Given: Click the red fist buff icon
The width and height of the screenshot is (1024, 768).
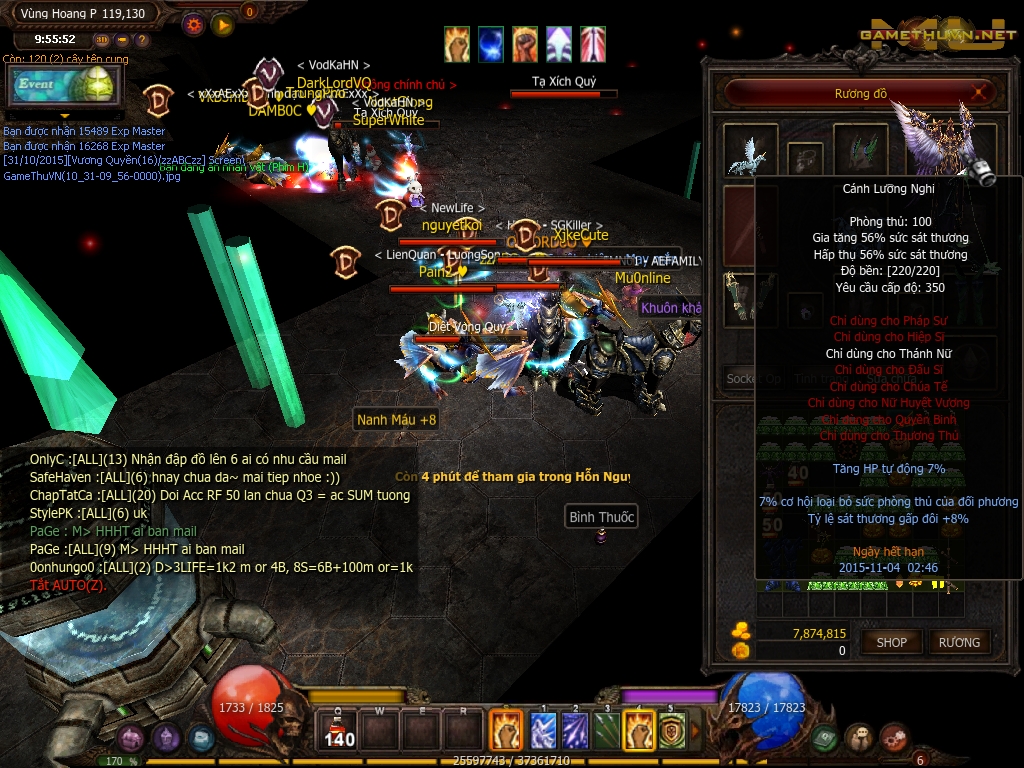Looking at the screenshot, I should click(x=525, y=44).
